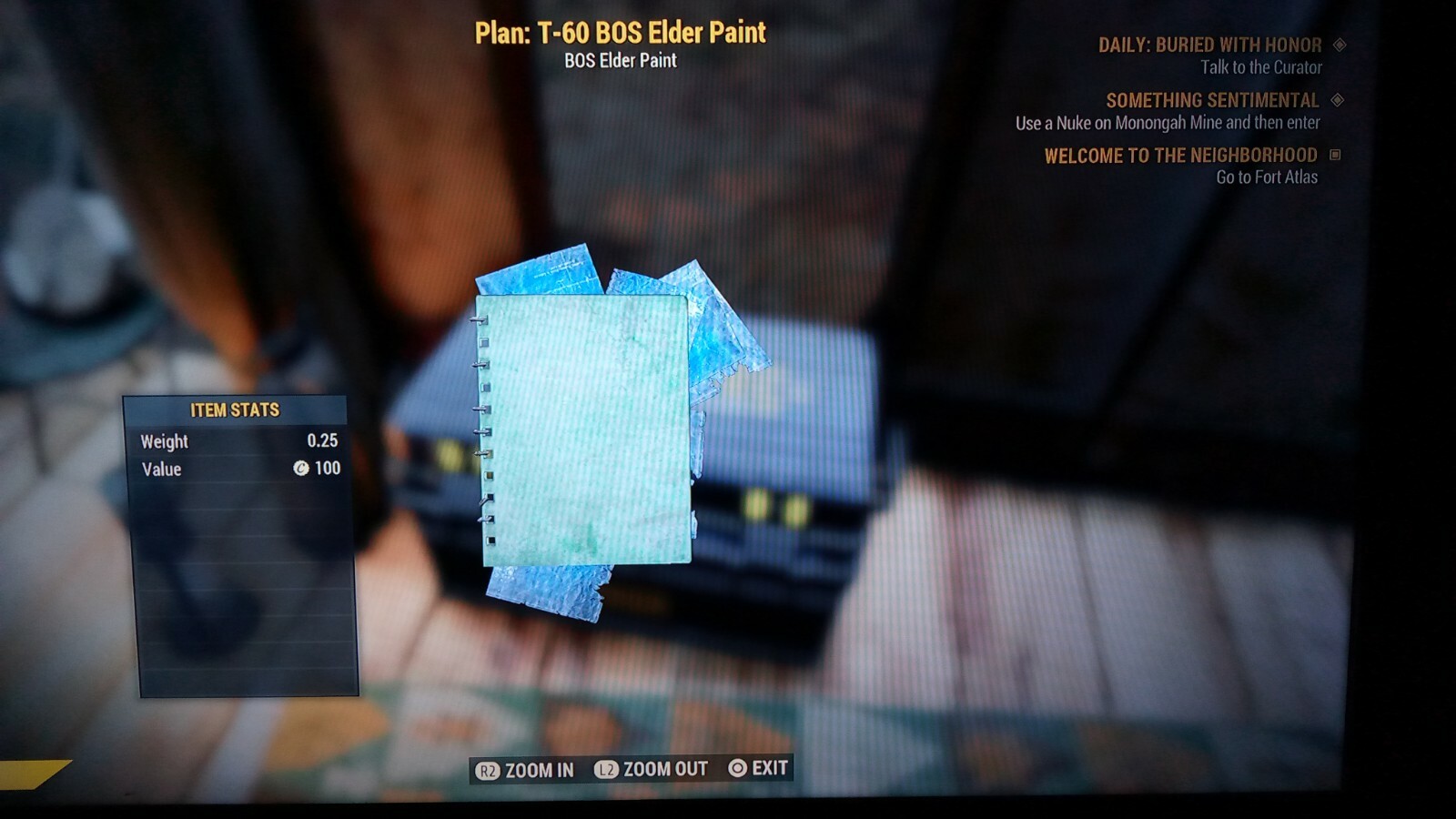This screenshot has height=819, width=1456.
Task: Choose the Welcome to the Neighborhood objective
Action: (1180, 156)
